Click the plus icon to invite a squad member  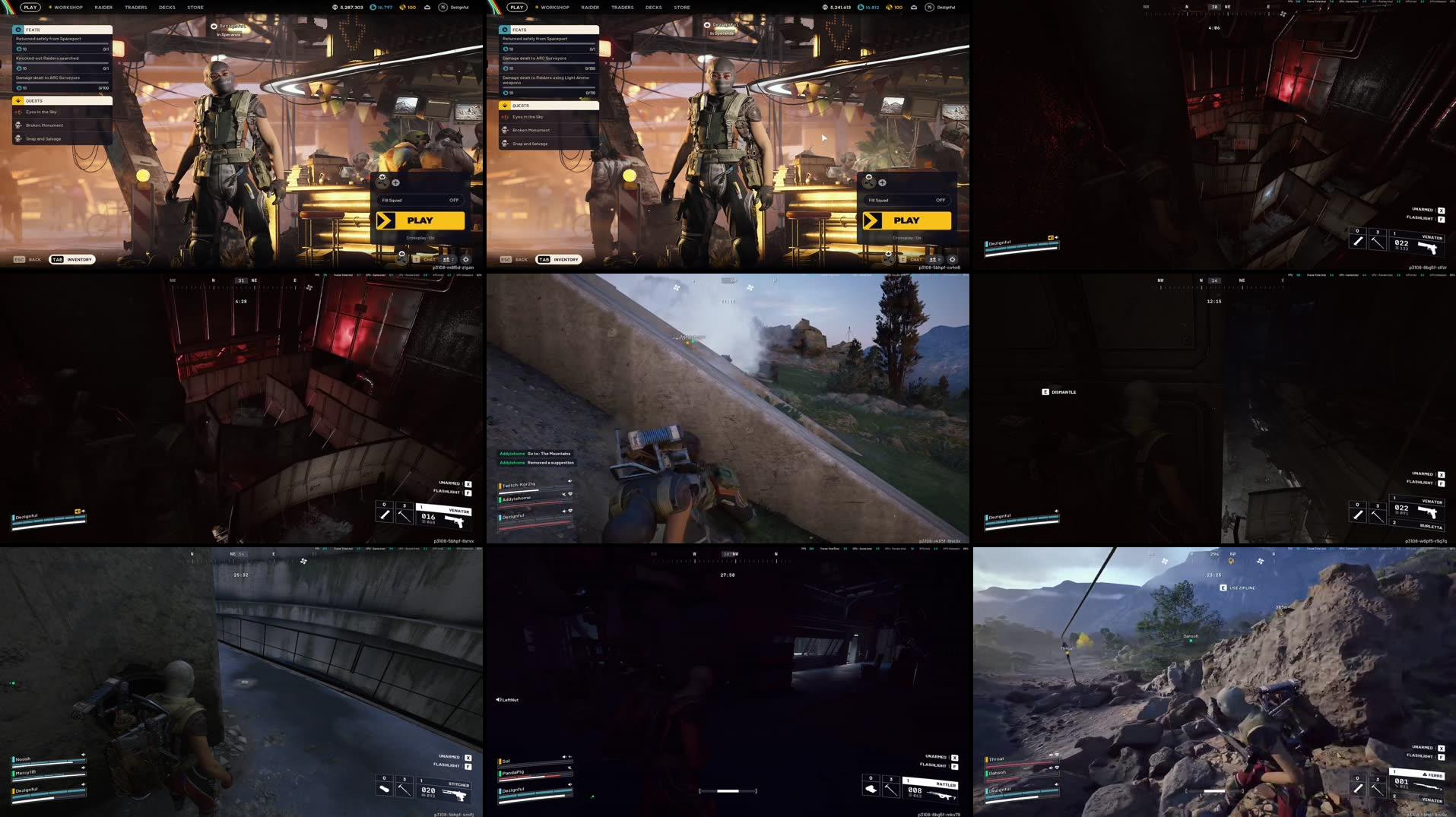coord(395,183)
